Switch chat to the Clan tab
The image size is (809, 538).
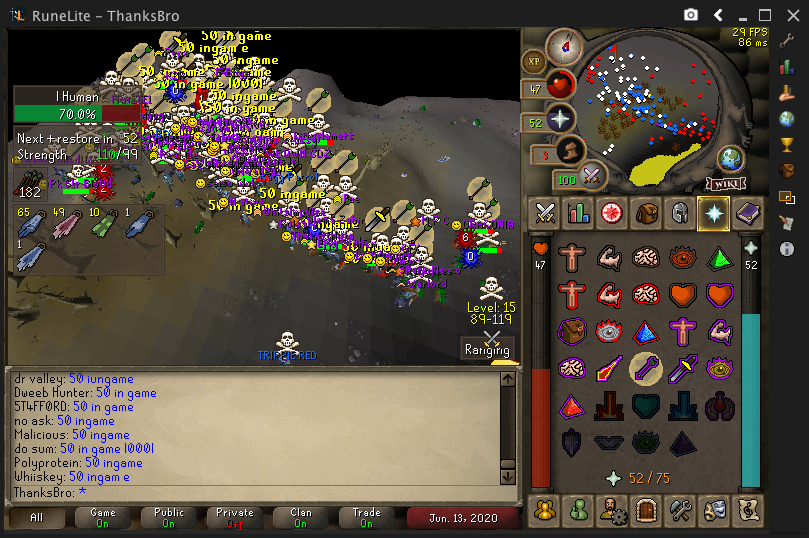pos(301,517)
